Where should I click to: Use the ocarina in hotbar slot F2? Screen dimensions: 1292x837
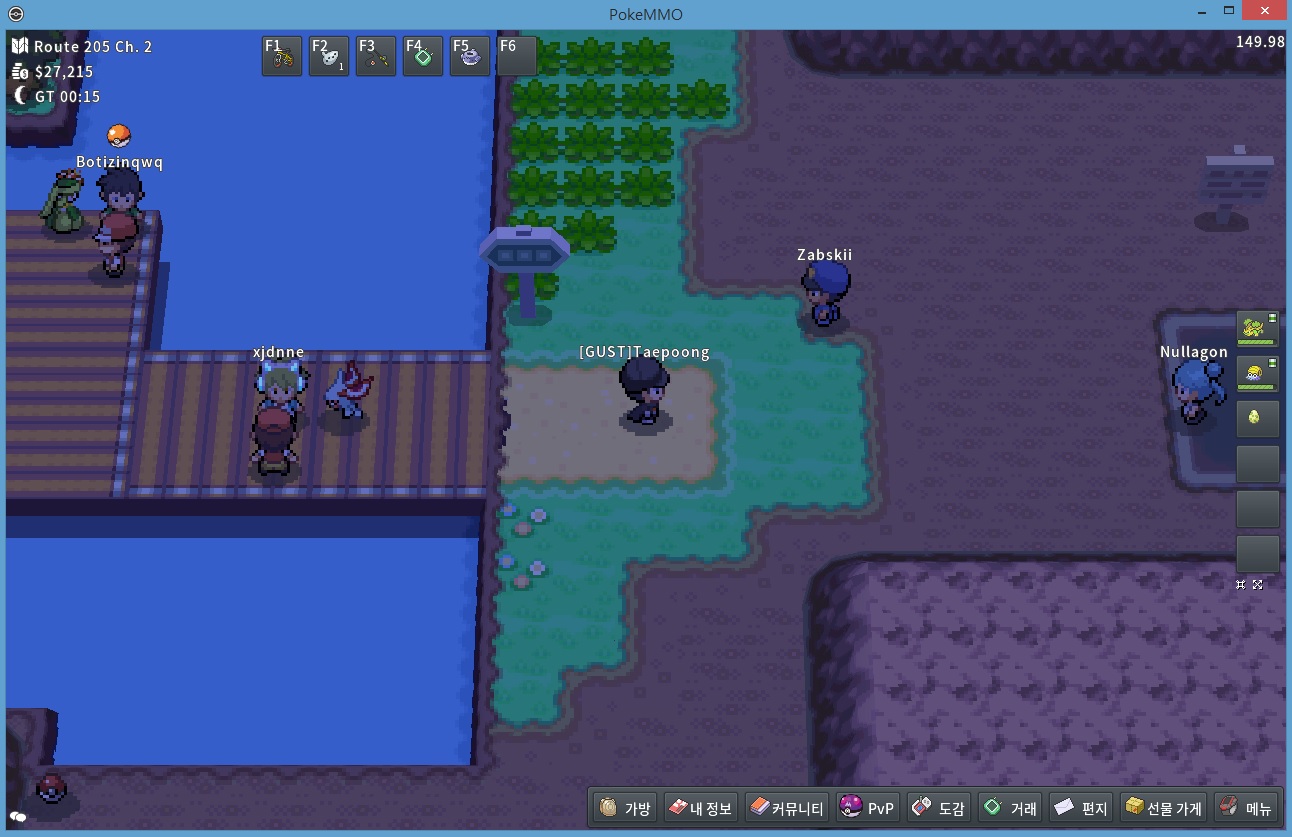[329, 57]
